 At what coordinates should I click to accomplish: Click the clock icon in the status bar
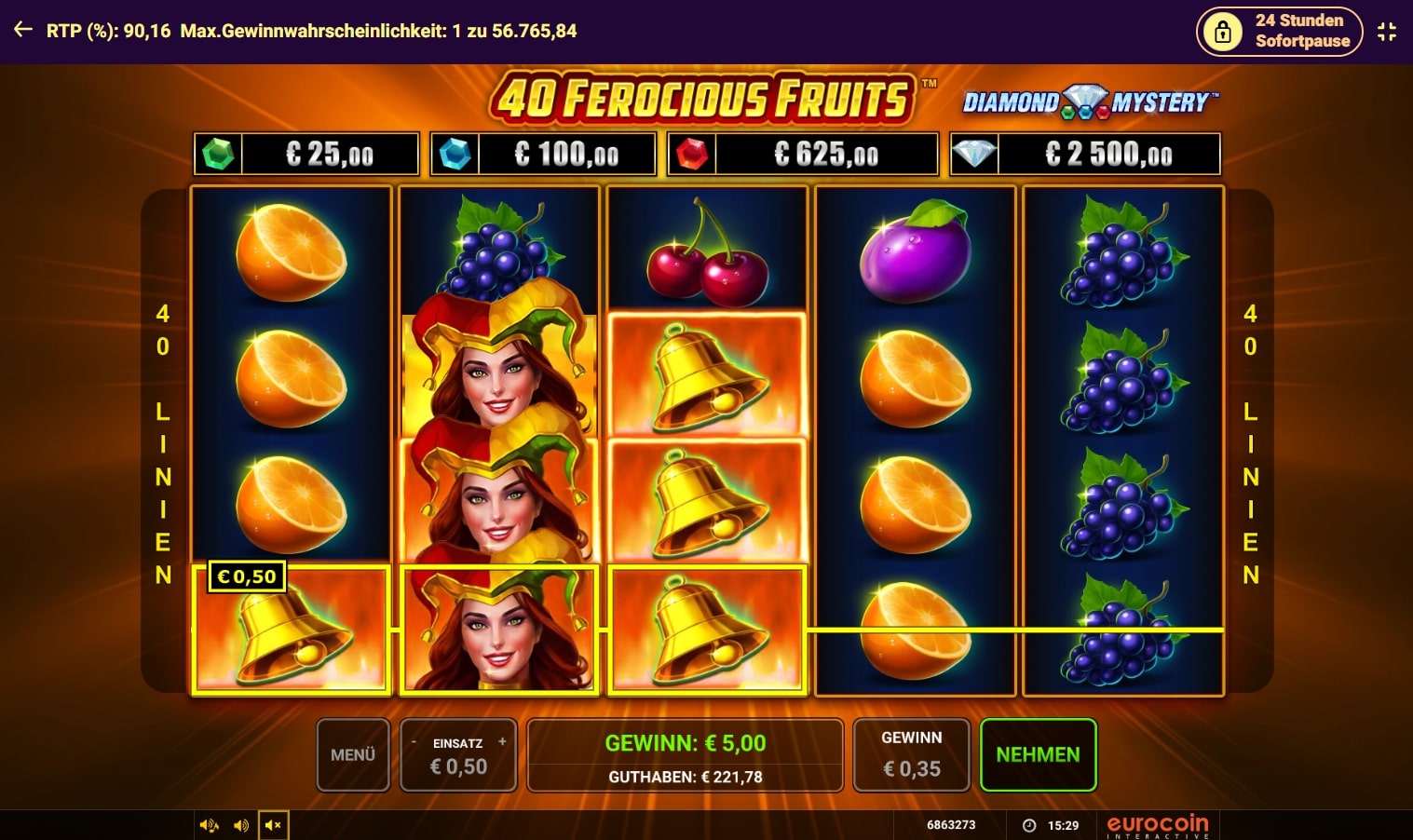(1029, 824)
